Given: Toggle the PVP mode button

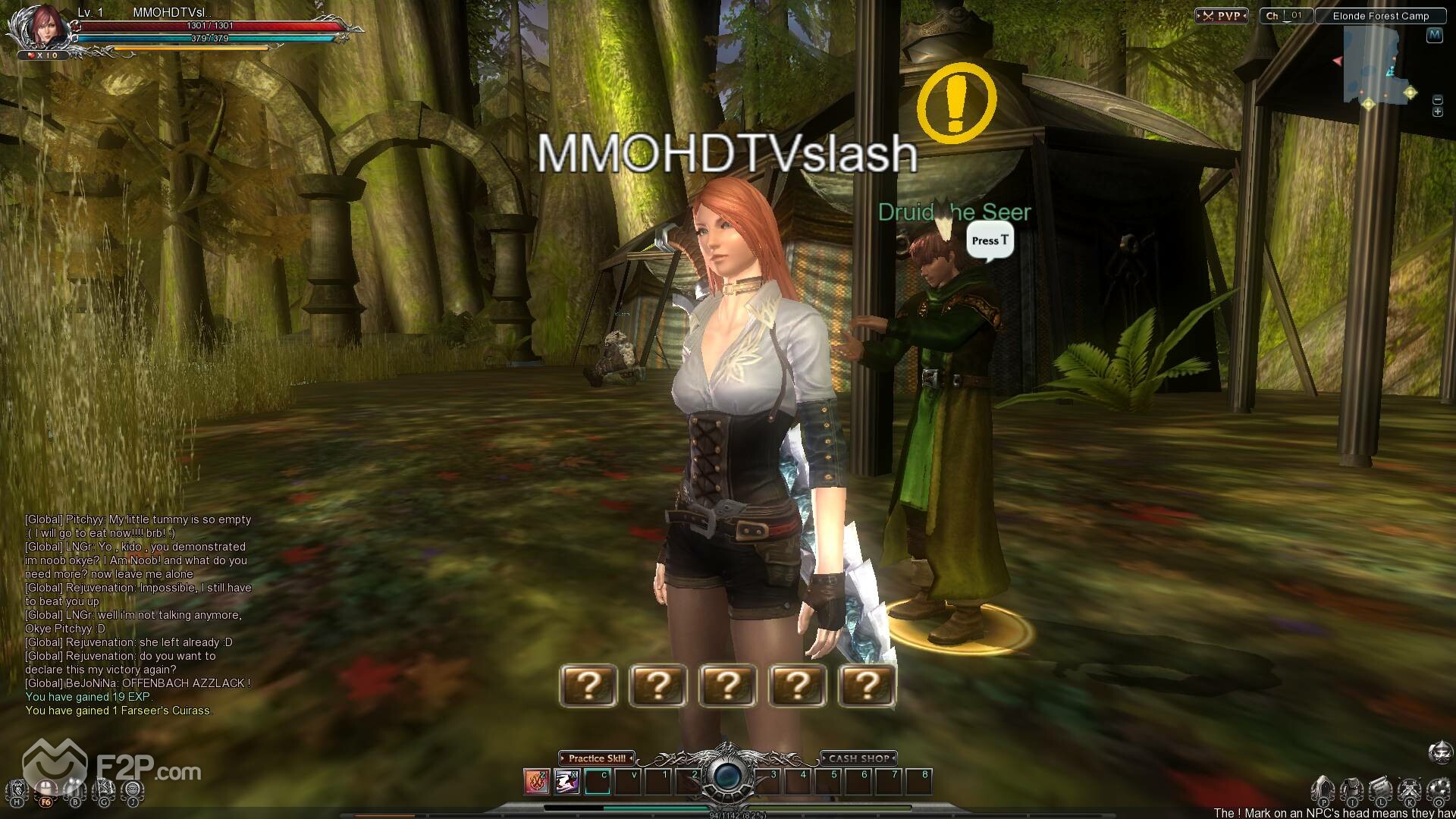Looking at the screenshot, I should [1222, 16].
